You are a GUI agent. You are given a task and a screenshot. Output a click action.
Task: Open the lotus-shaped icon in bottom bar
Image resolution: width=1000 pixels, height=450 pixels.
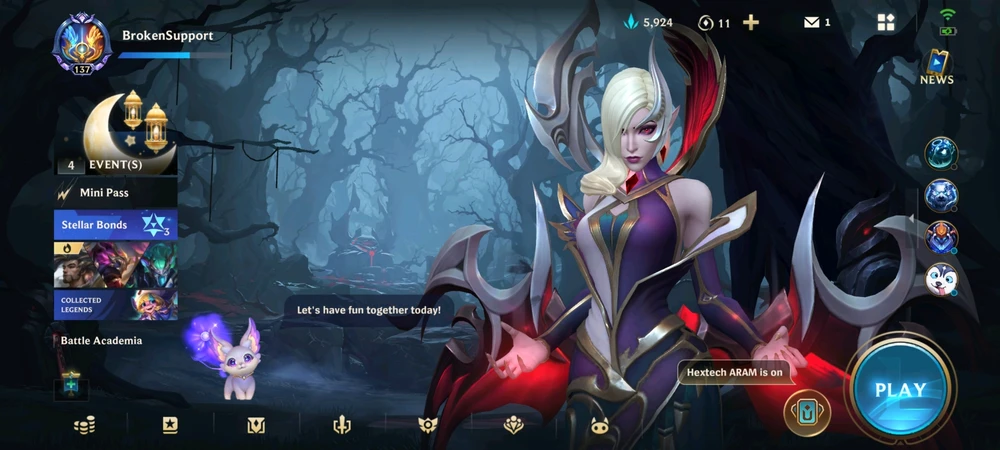(x=514, y=425)
